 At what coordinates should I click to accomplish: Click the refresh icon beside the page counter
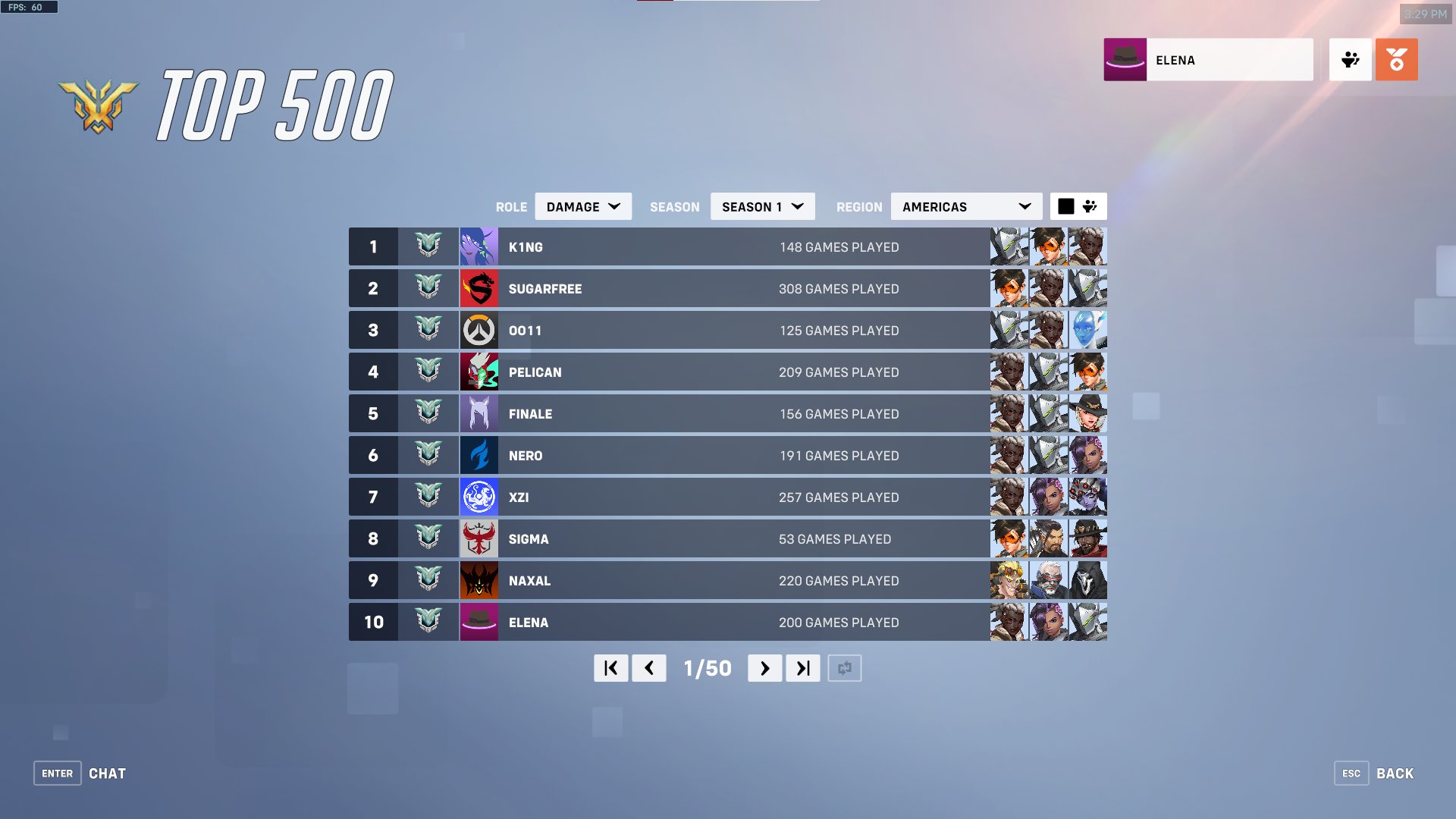tap(845, 668)
